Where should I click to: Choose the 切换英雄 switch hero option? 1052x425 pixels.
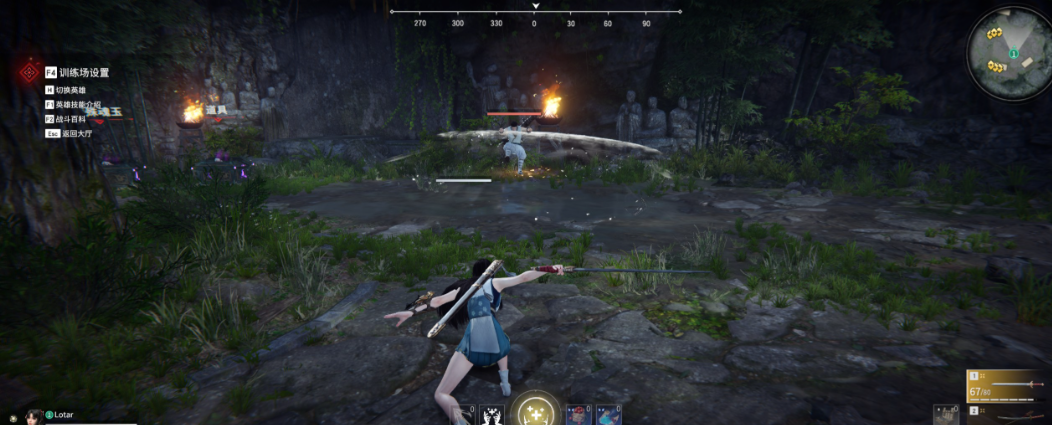click(x=69, y=89)
